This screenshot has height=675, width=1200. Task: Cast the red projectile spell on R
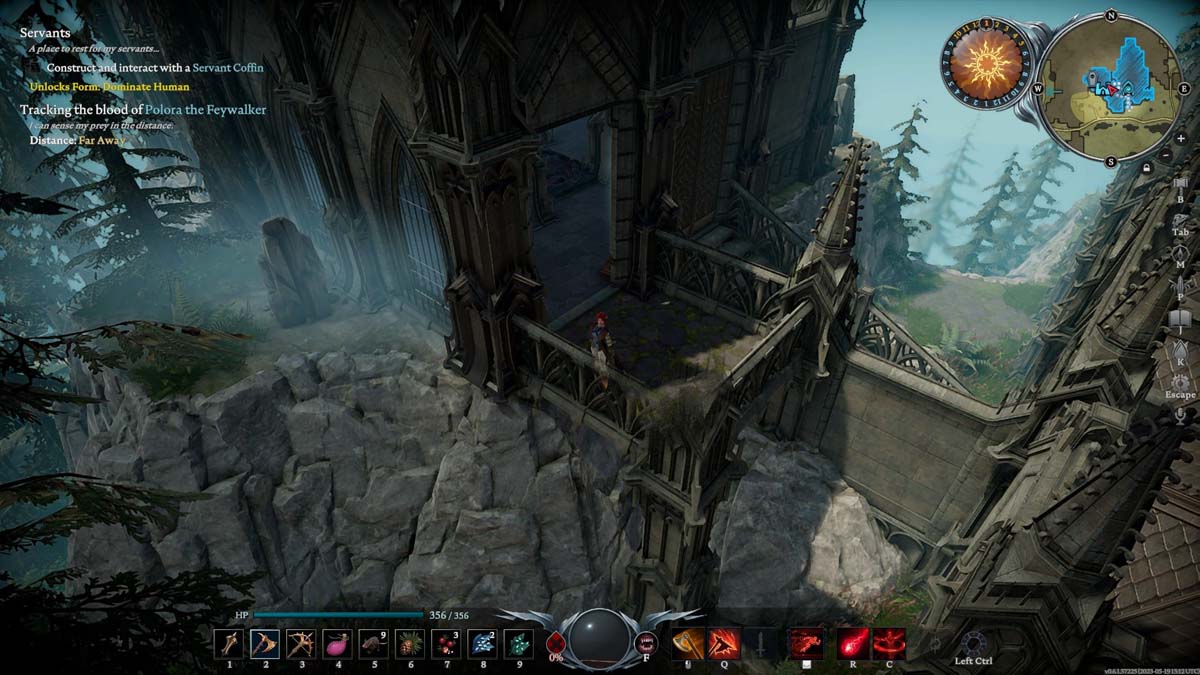pos(853,643)
